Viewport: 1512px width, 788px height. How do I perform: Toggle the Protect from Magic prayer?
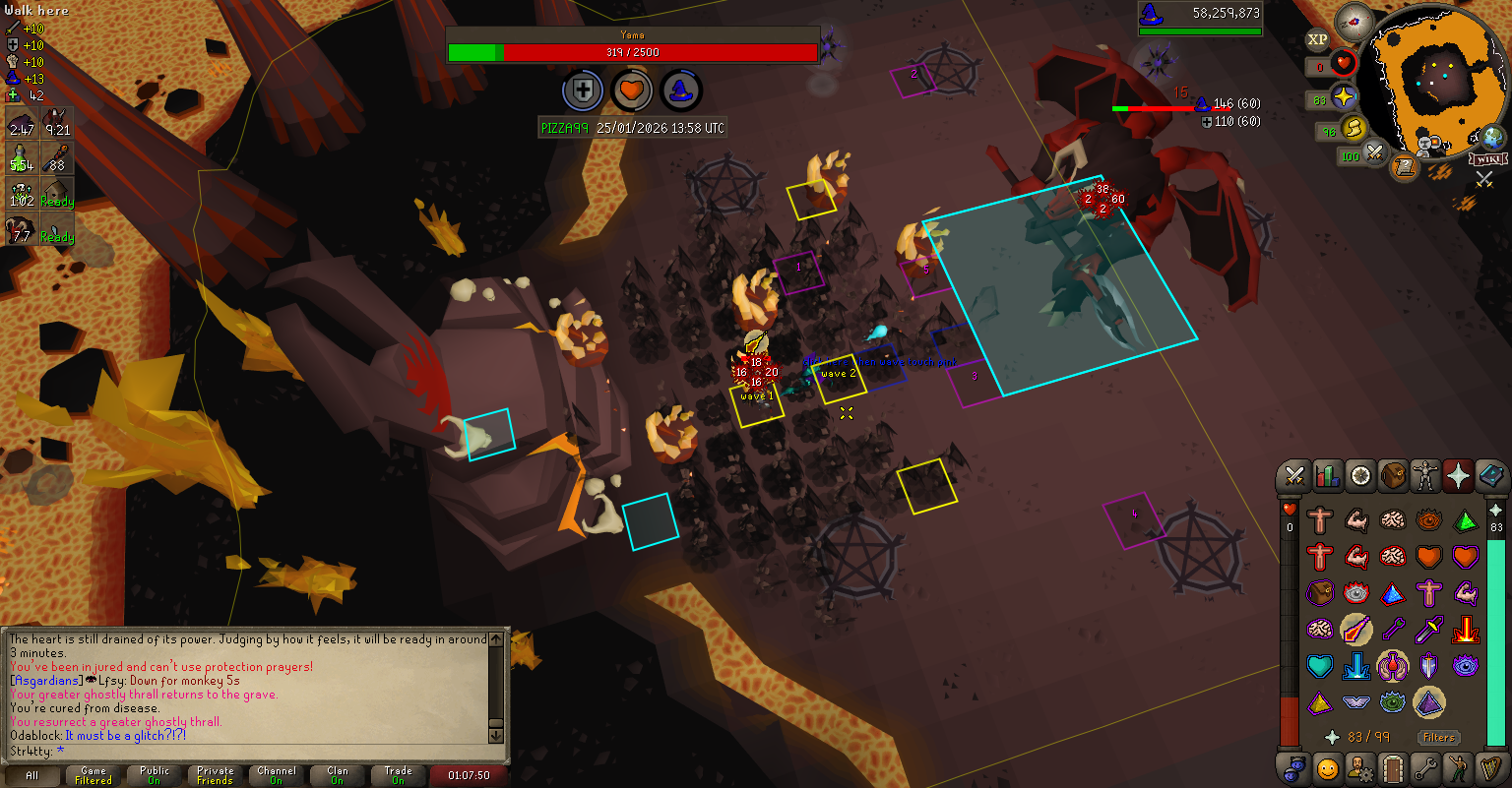tap(1355, 629)
